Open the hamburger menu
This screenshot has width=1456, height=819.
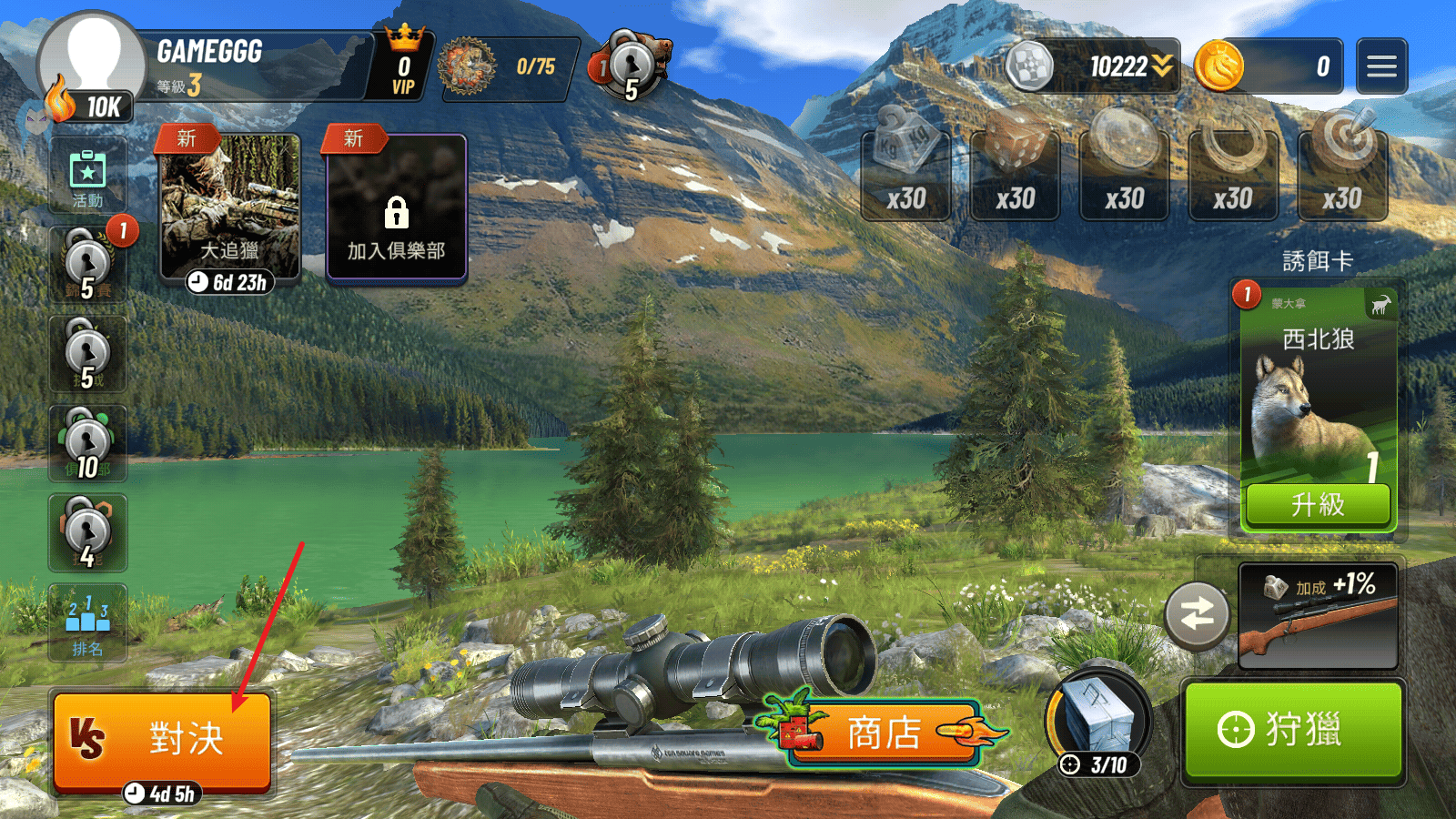[1381, 66]
